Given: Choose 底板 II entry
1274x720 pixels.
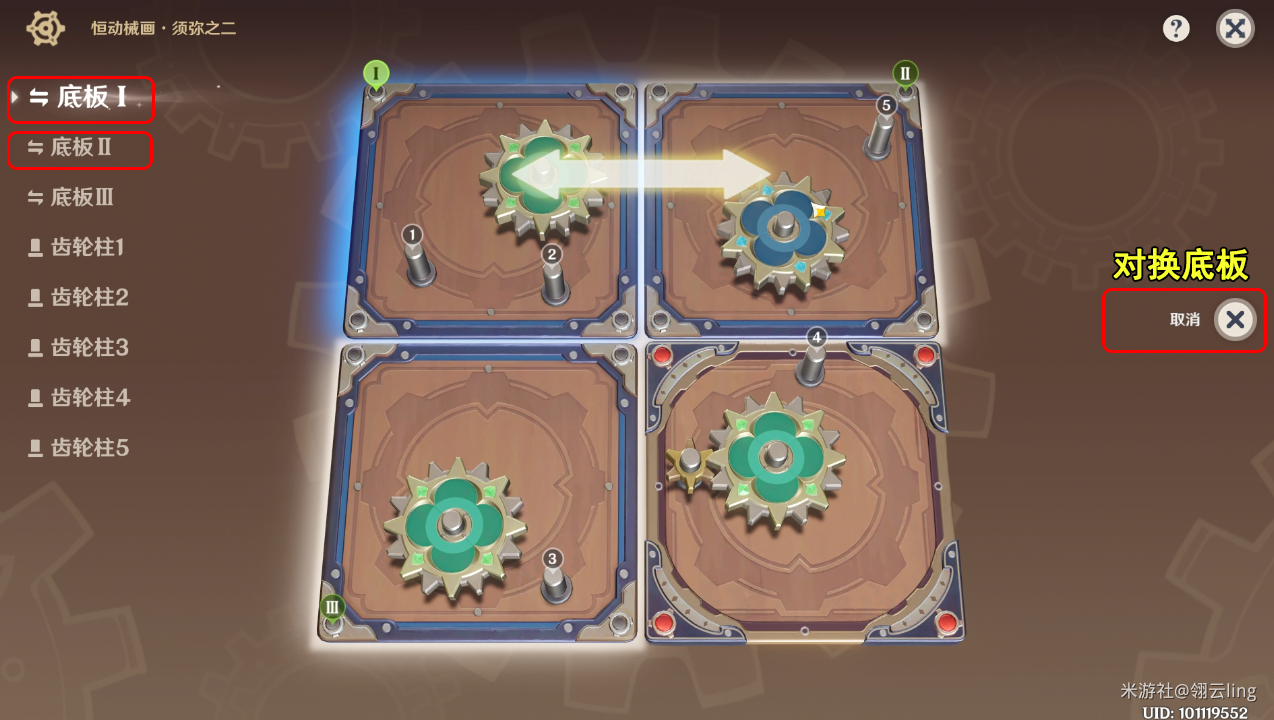Looking at the screenshot, I should click(81, 148).
